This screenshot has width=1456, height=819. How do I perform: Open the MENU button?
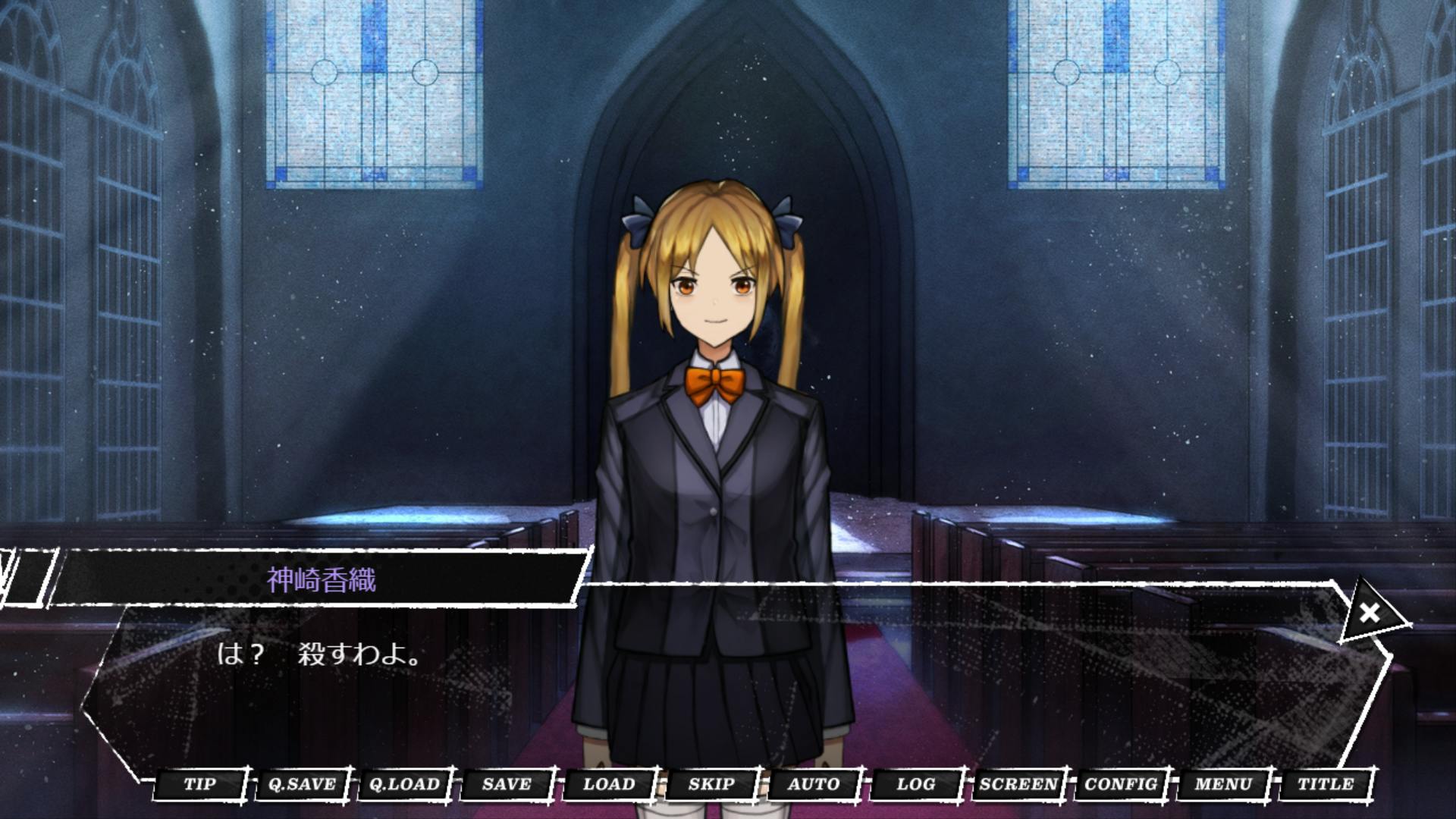coord(1223,784)
